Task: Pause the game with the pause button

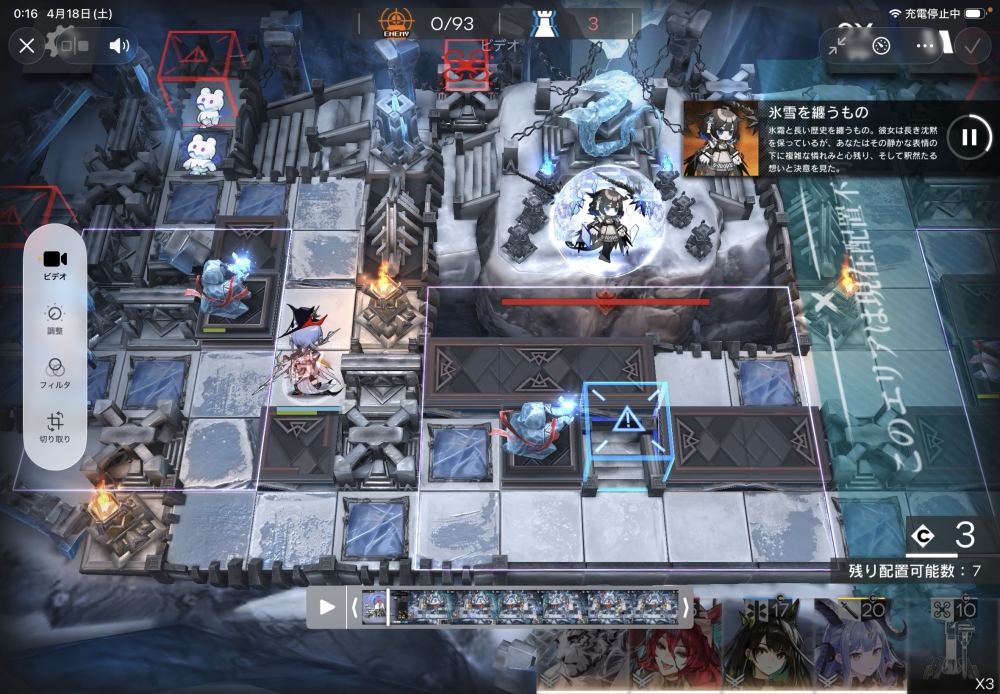Action: pyautogui.click(x=968, y=137)
